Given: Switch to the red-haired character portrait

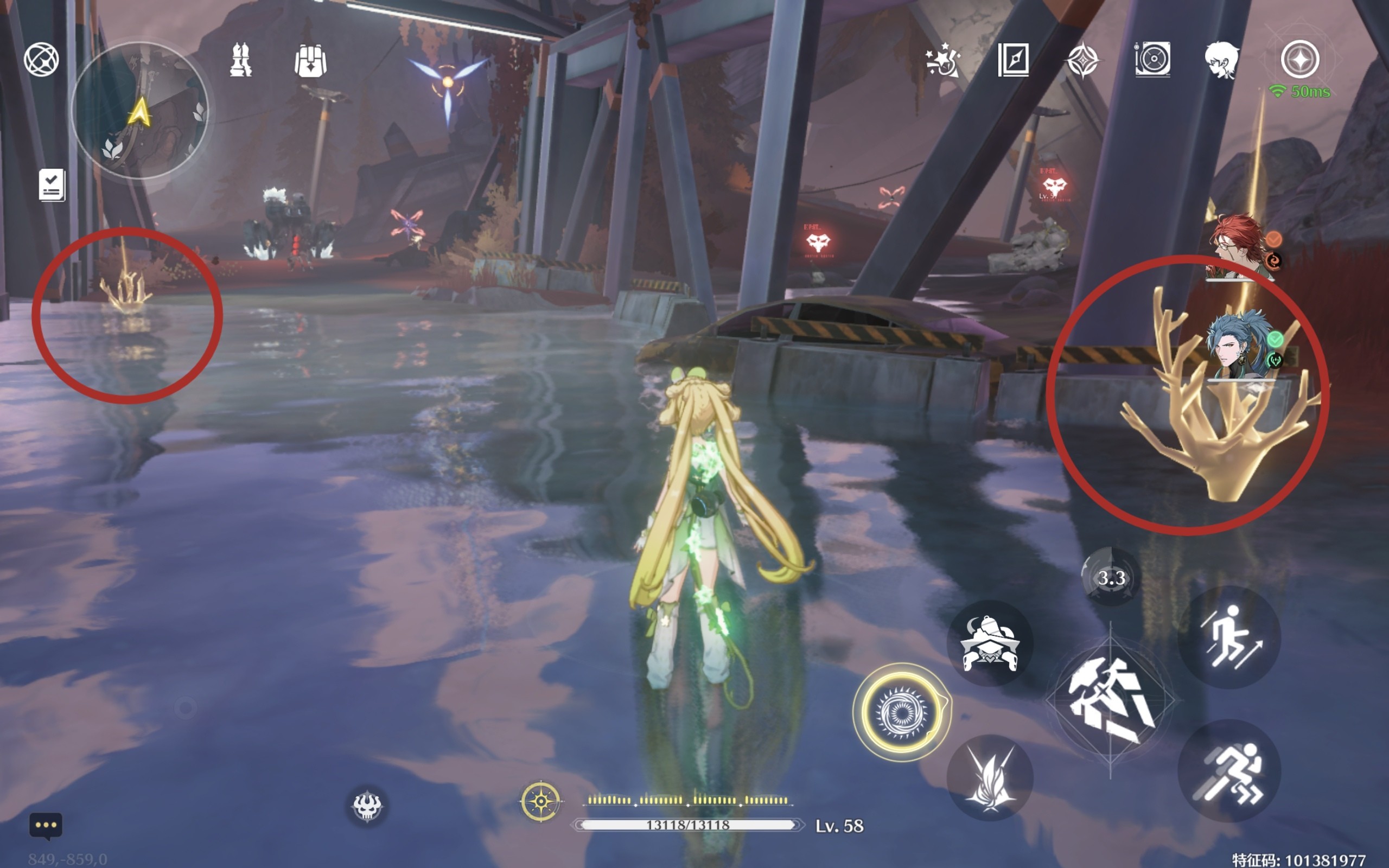Looking at the screenshot, I should tap(1239, 247).
